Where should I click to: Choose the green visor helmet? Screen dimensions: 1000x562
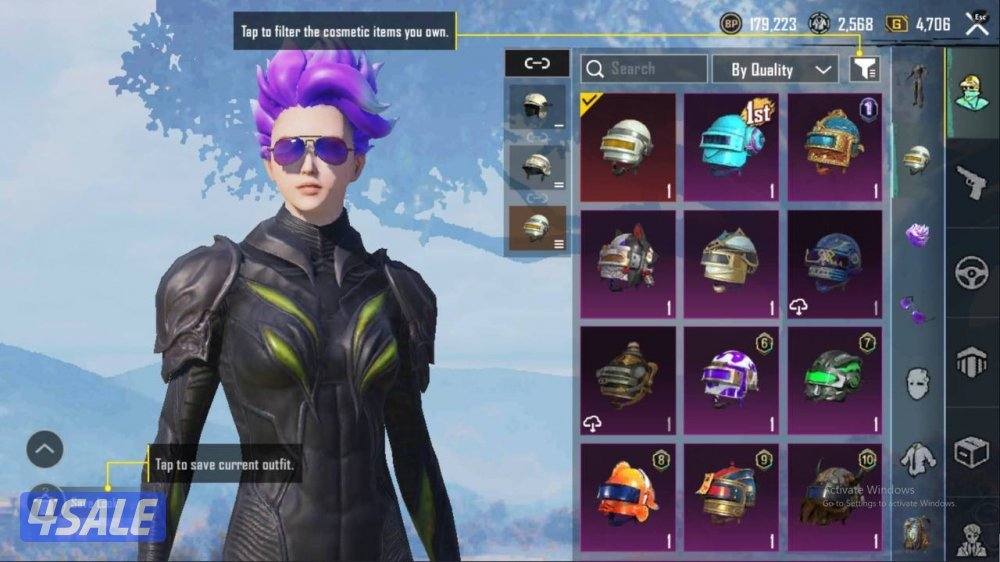[834, 379]
